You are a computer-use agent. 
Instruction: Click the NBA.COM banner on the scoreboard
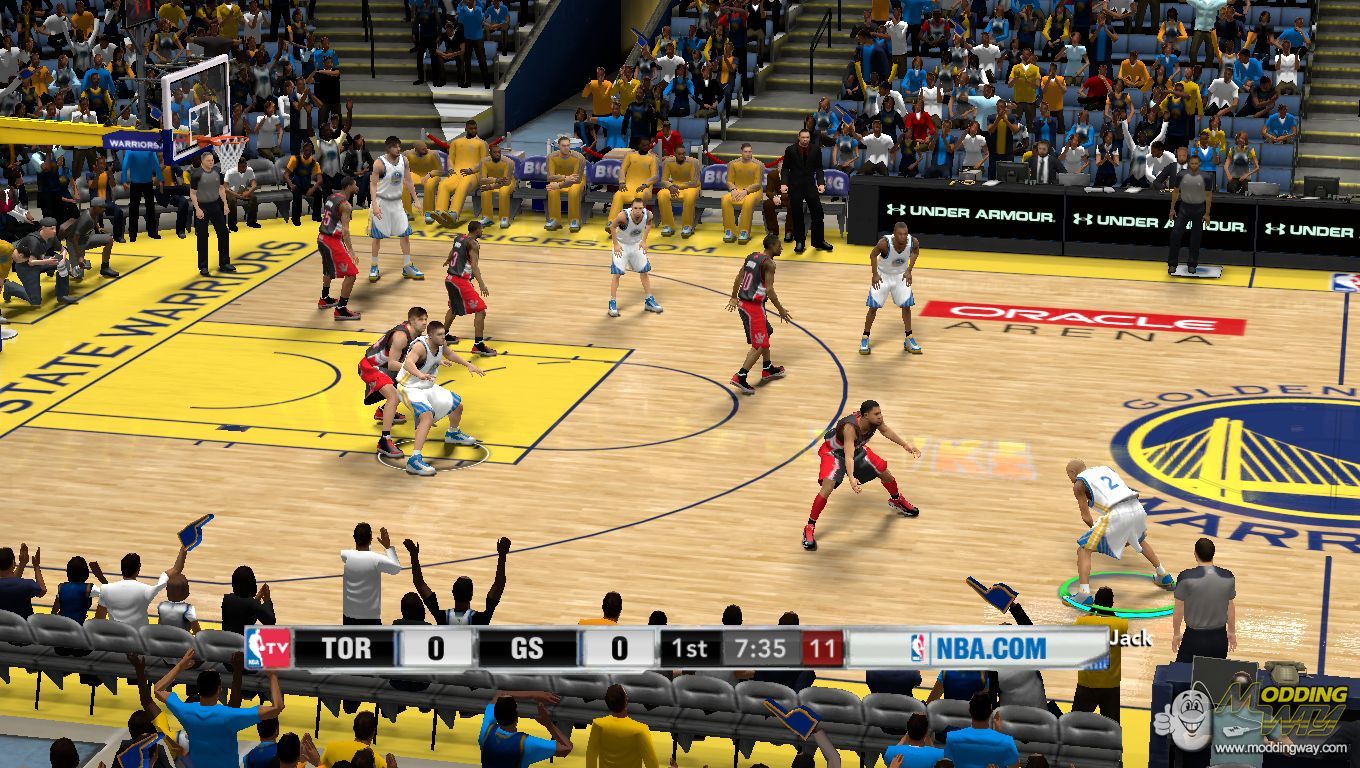point(975,648)
